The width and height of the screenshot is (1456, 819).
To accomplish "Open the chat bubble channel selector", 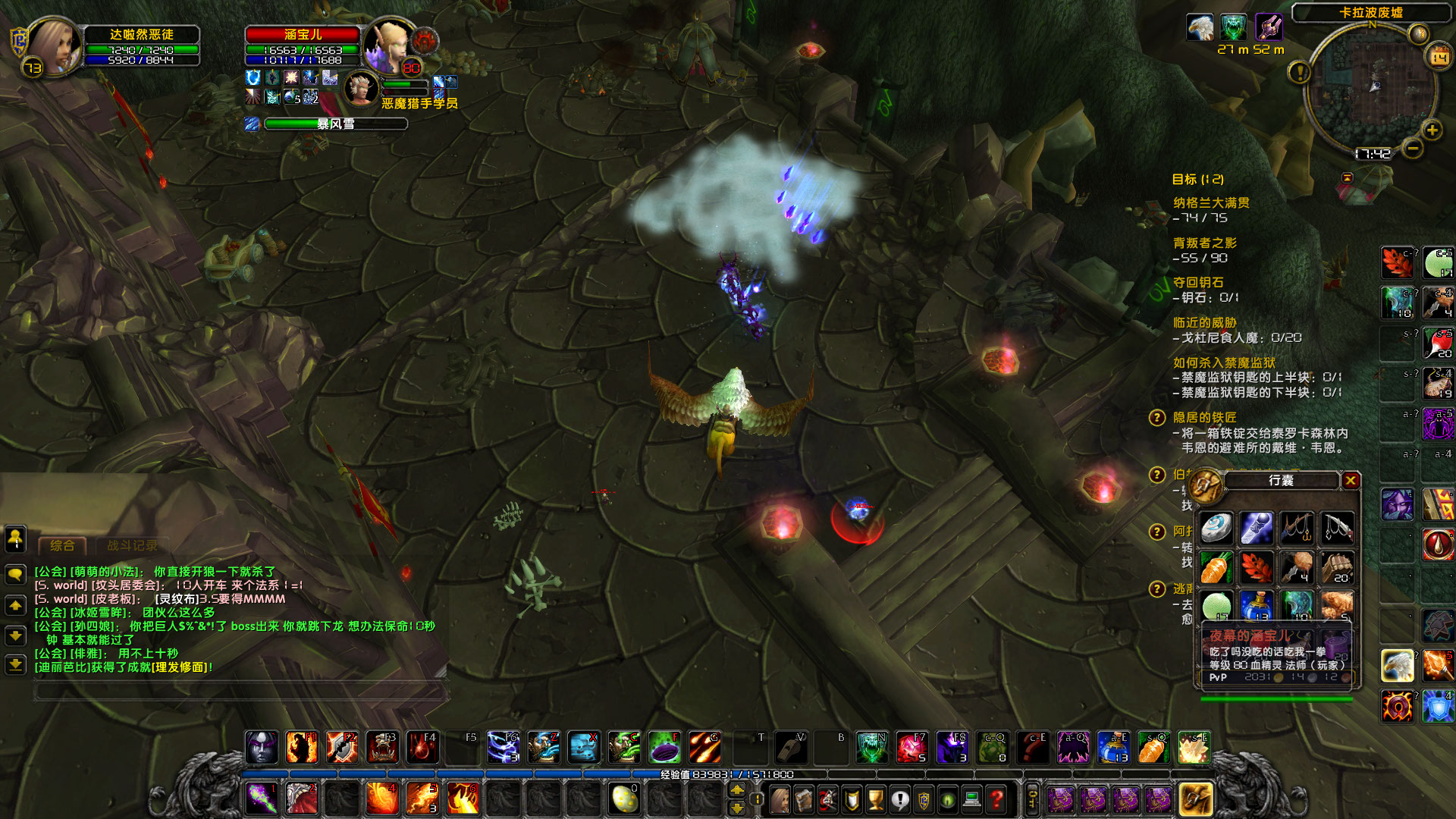I will (x=14, y=574).
